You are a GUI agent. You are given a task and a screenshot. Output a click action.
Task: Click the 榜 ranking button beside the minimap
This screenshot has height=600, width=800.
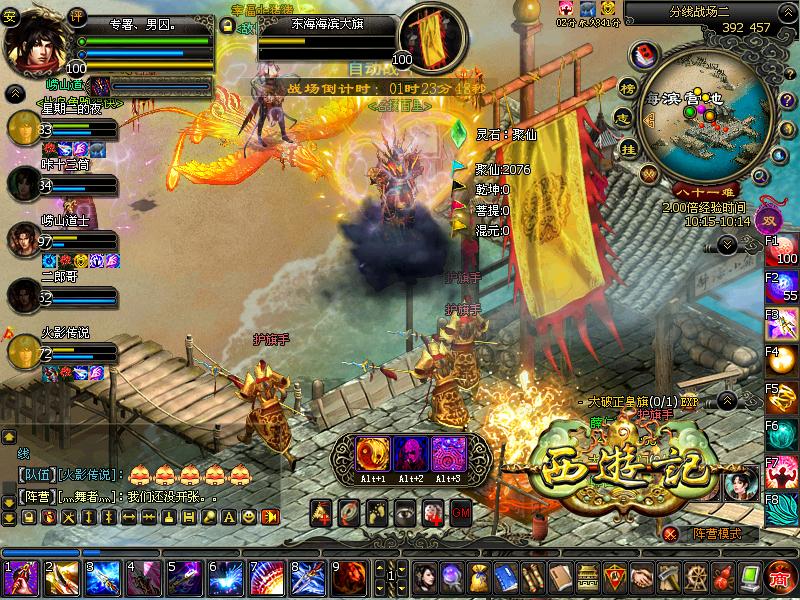[627, 87]
